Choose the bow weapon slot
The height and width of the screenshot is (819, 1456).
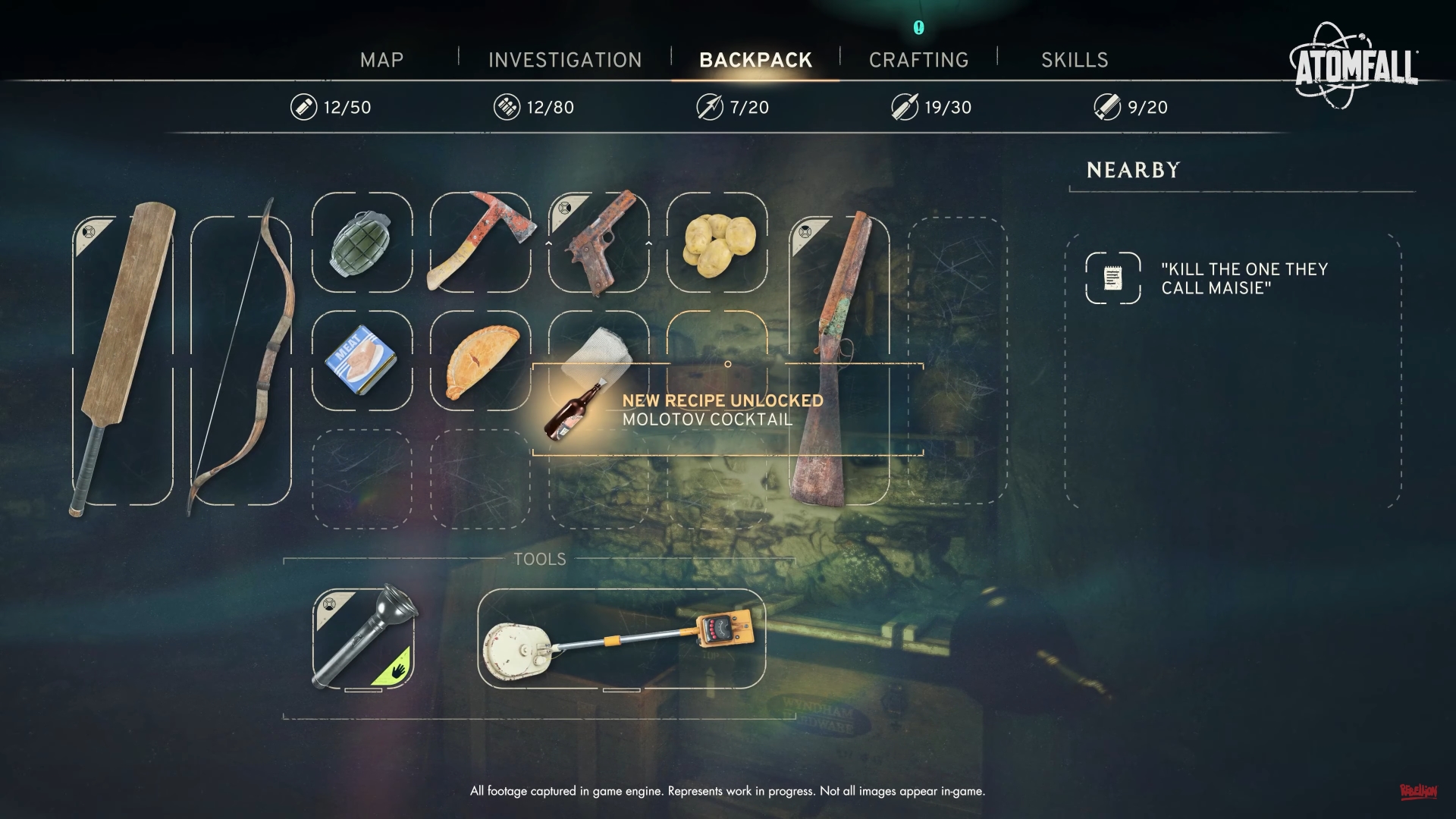pos(241,360)
